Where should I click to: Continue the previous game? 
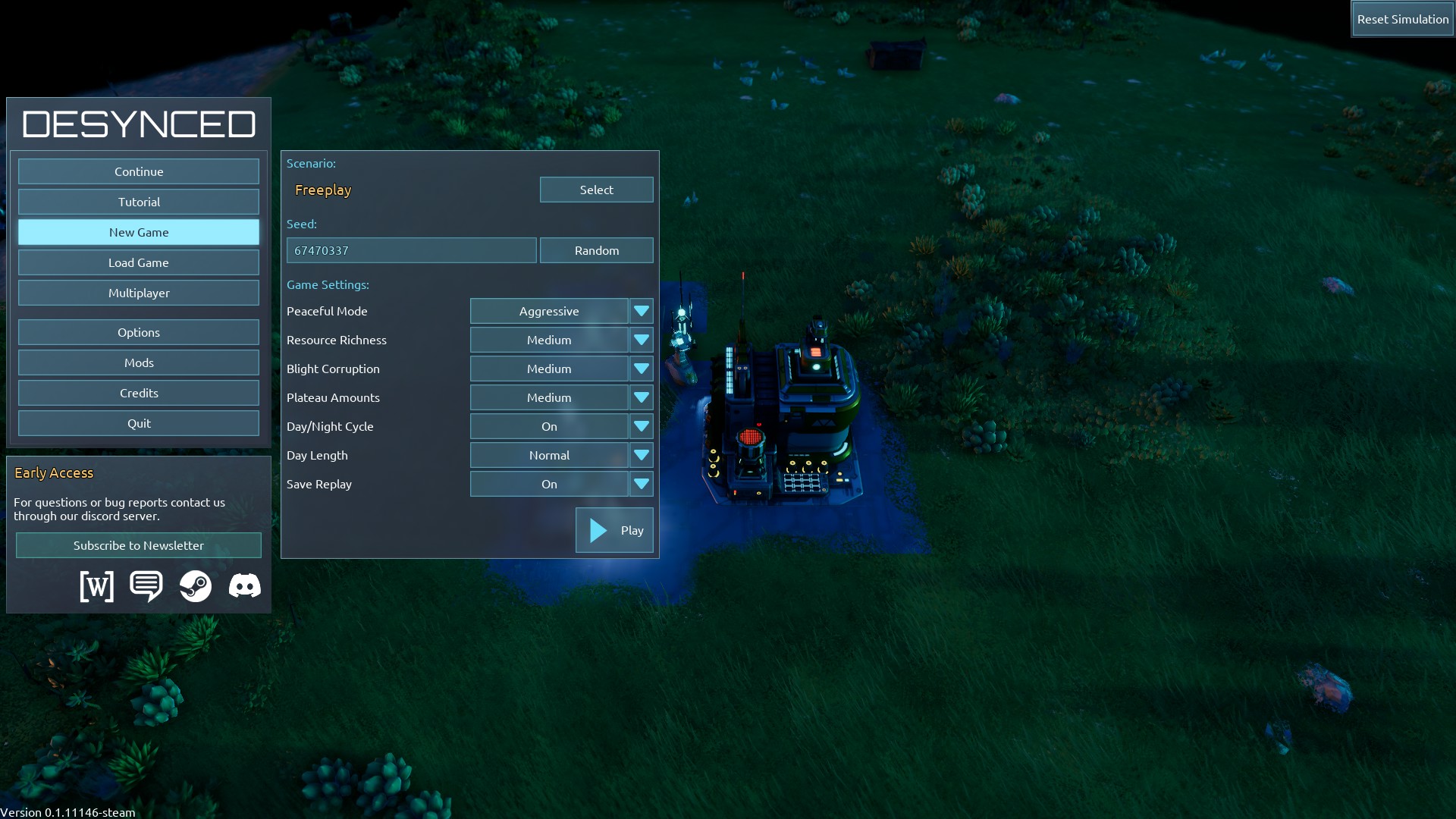click(139, 171)
